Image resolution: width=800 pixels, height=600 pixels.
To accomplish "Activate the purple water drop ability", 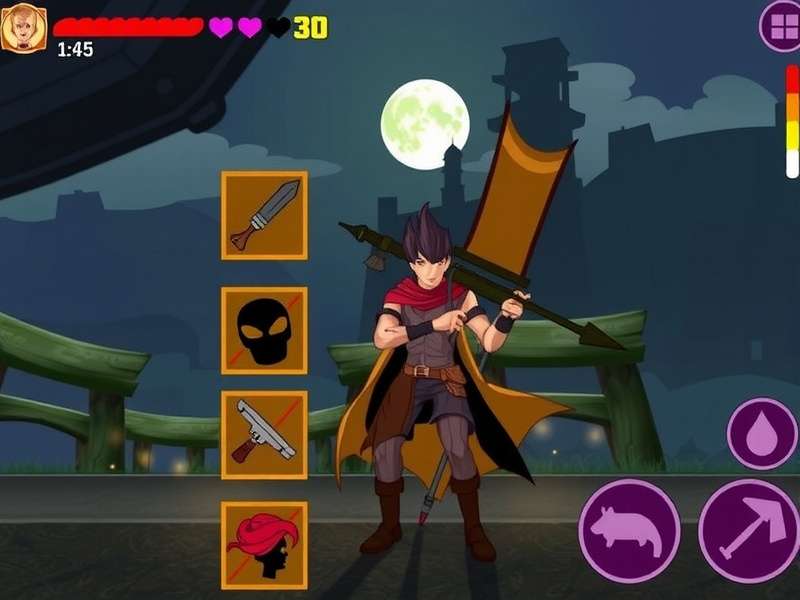I will click(762, 433).
